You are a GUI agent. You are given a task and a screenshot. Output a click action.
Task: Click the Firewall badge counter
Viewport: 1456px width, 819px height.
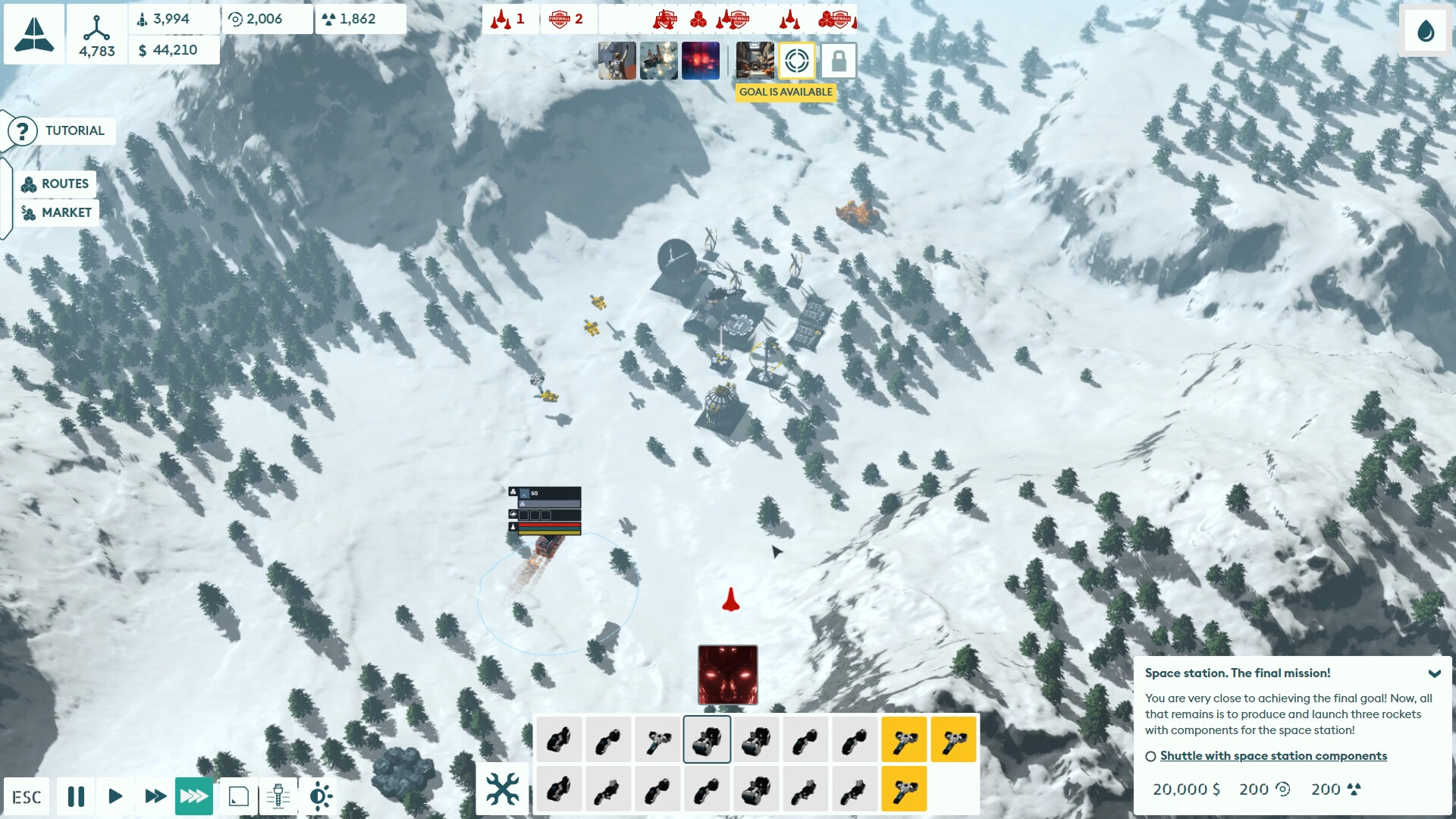point(567,19)
